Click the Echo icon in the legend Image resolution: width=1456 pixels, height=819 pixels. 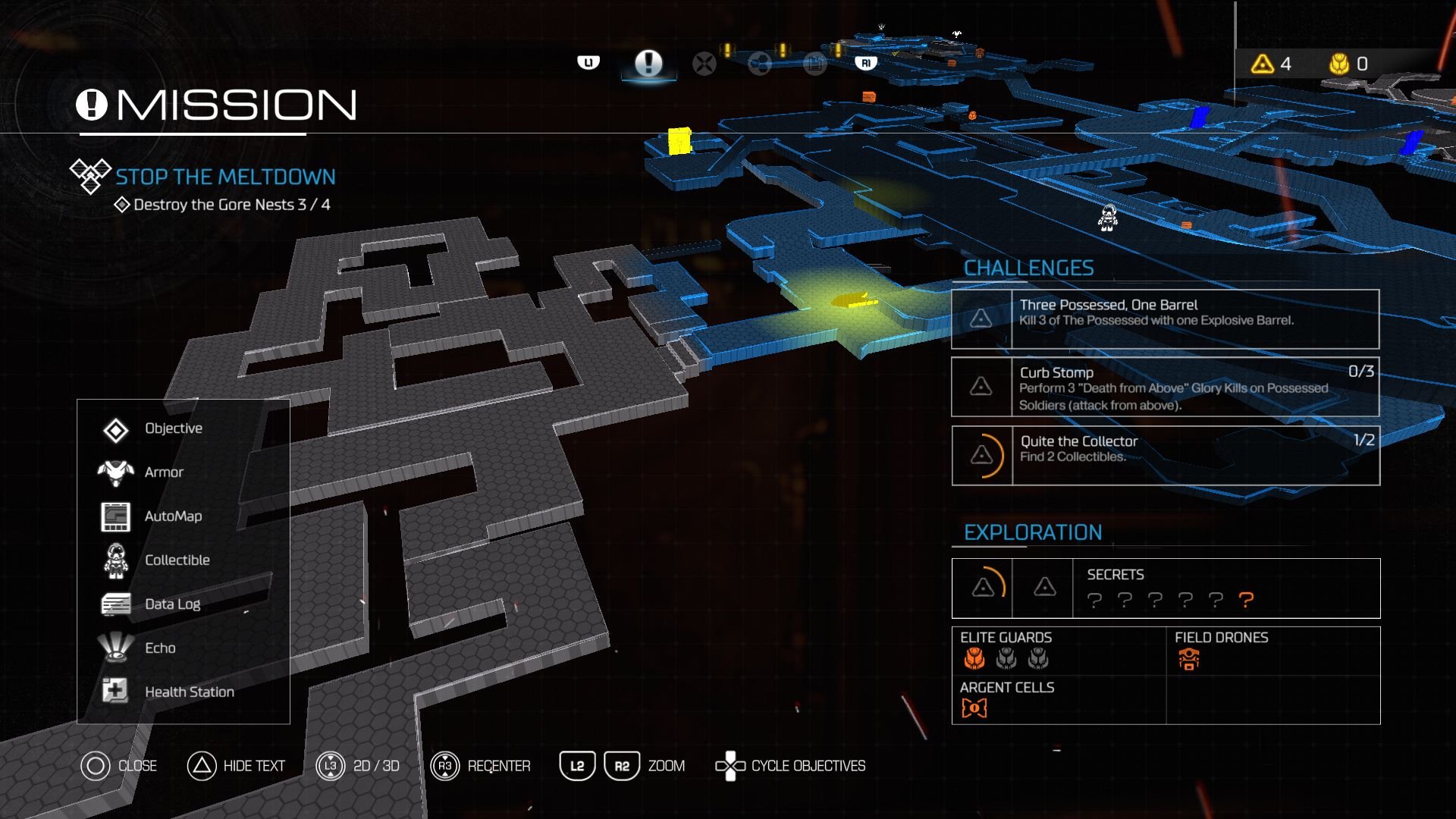click(x=115, y=648)
